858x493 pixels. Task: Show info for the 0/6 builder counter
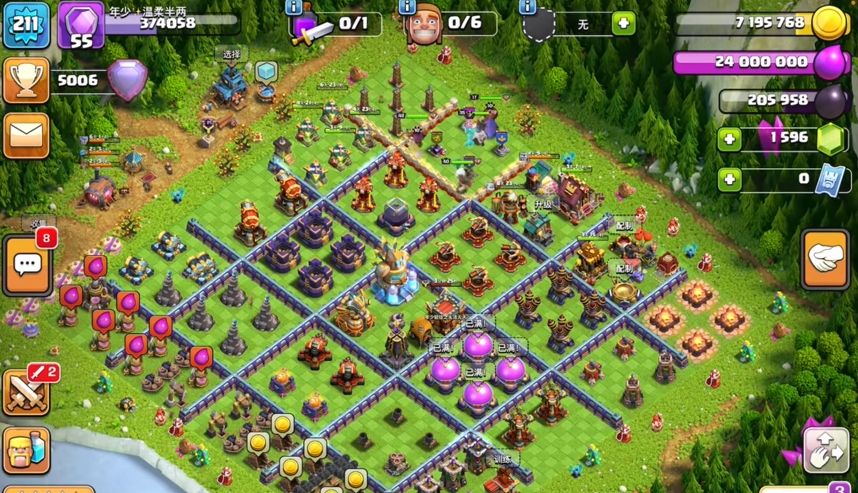[407, 8]
